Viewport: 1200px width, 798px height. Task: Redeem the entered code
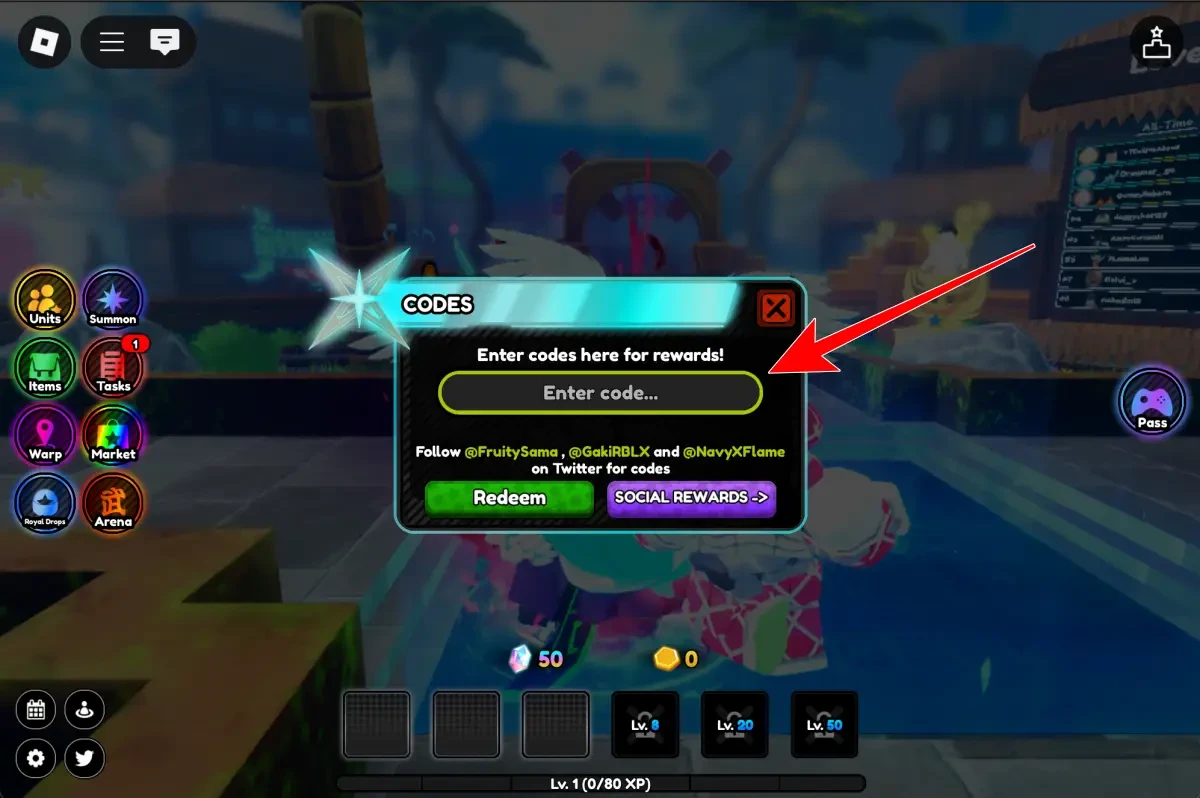(509, 498)
